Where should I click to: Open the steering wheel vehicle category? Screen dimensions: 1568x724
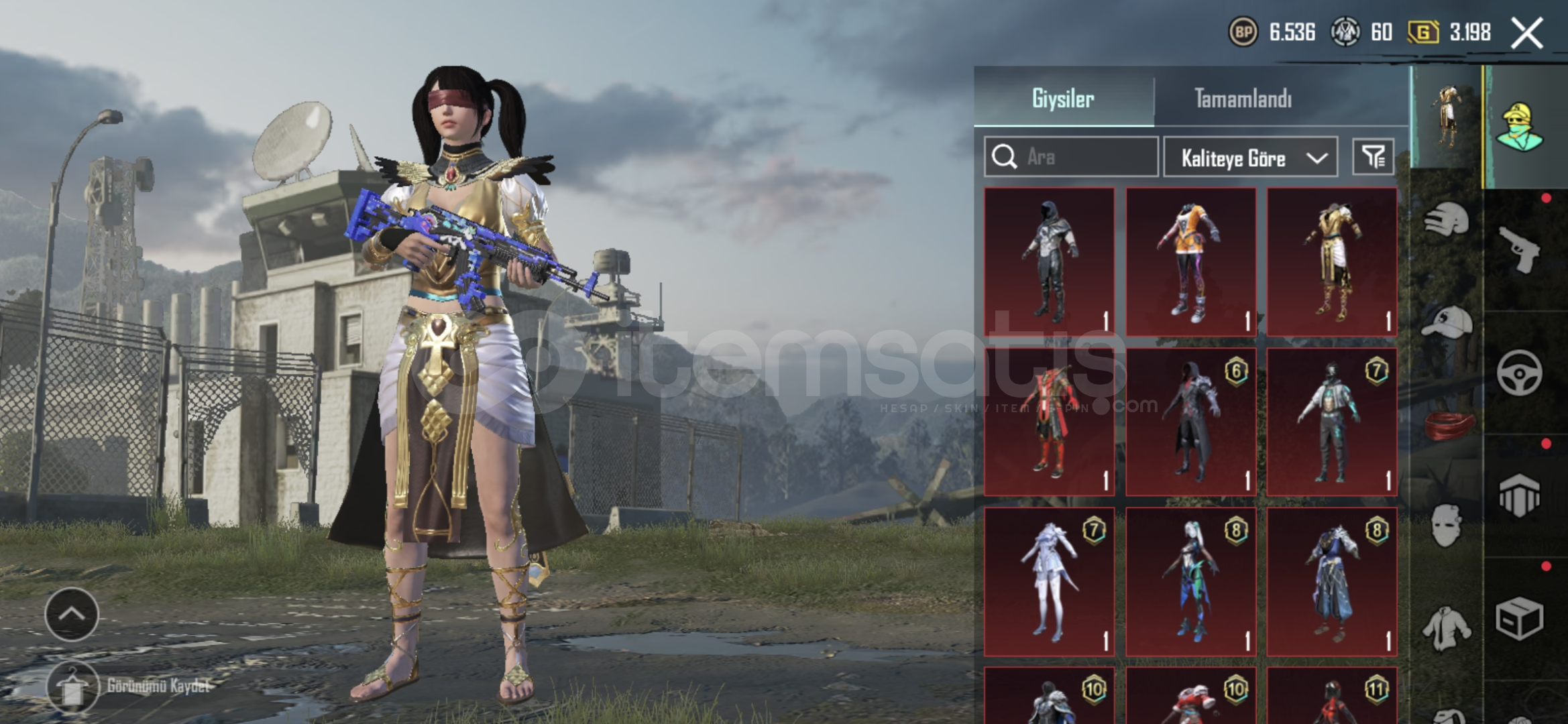(1520, 373)
